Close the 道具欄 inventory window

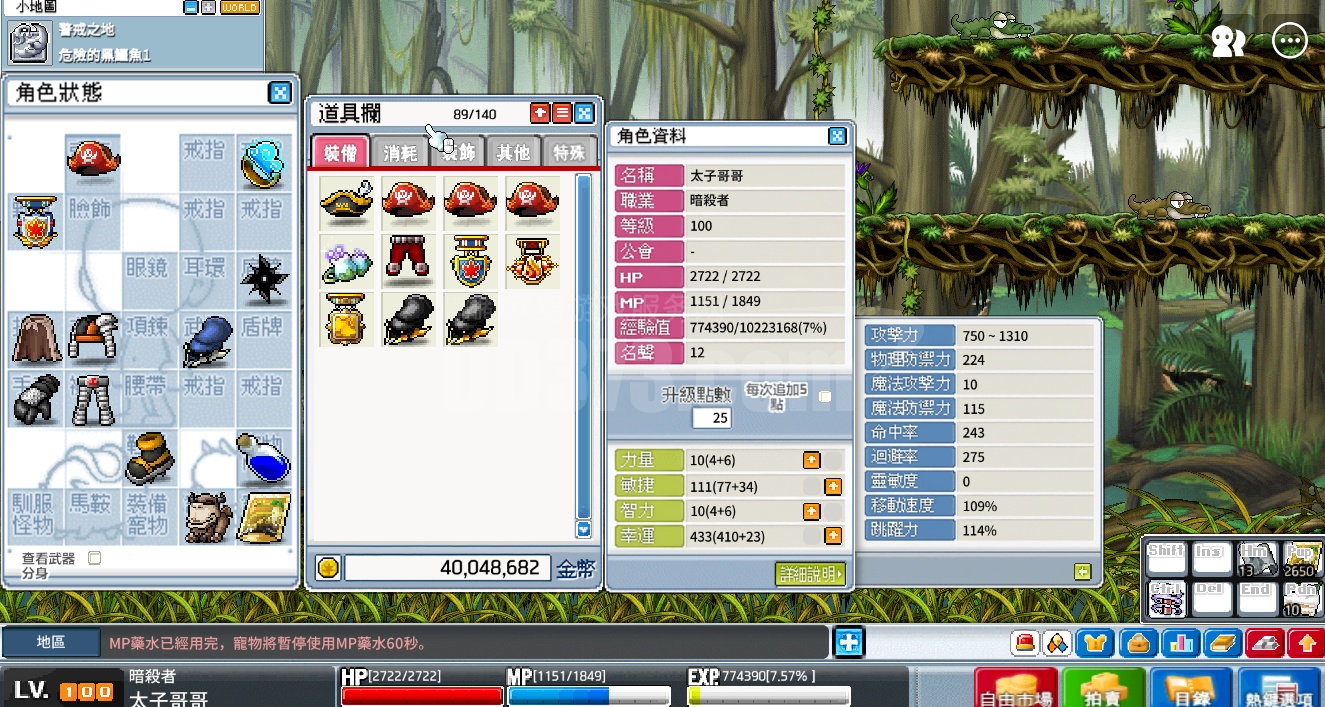pyautogui.click(x=584, y=113)
